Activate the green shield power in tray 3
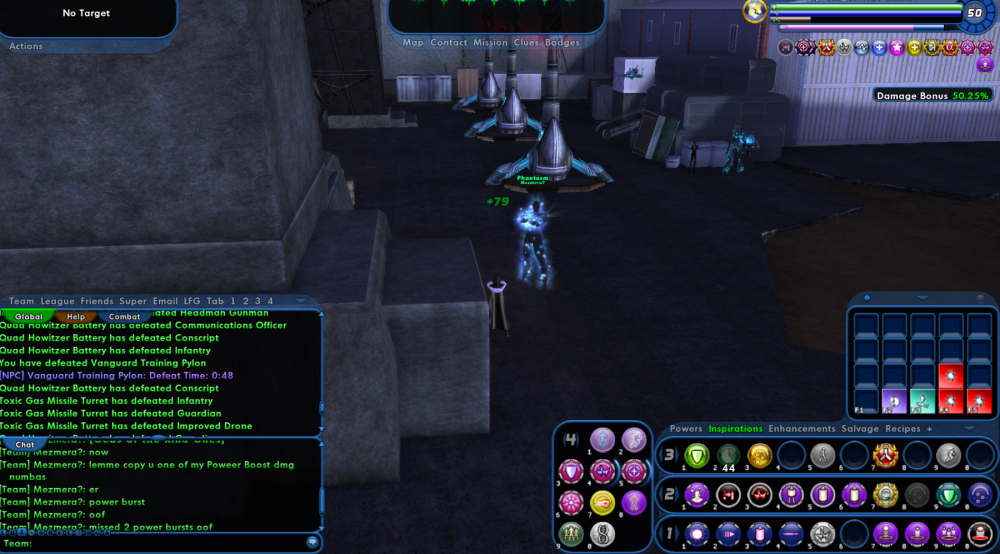The height and width of the screenshot is (554, 1000). click(x=696, y=455)
